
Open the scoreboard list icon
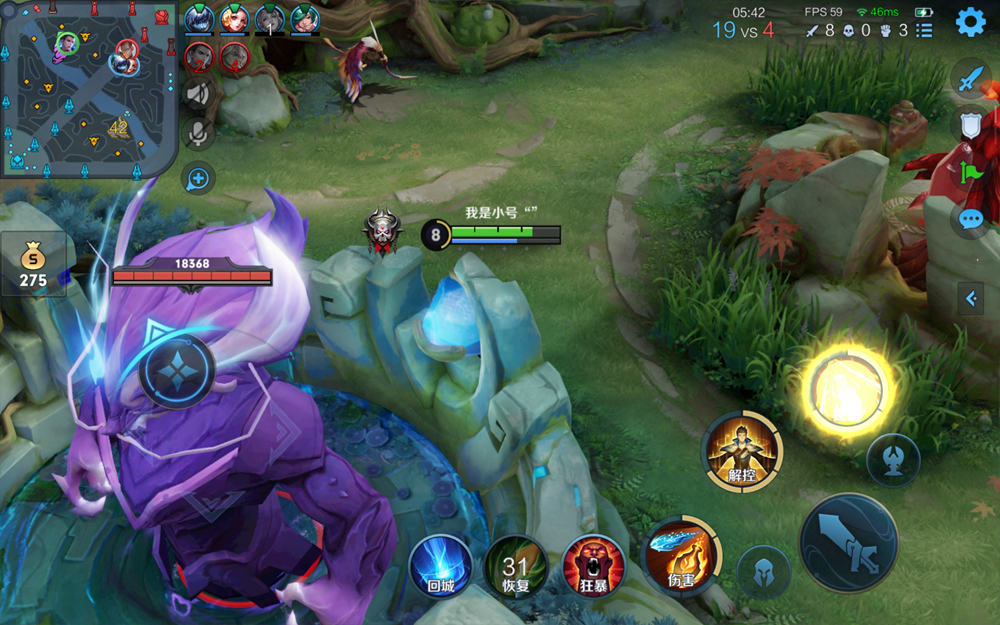[x=924, y=30]
